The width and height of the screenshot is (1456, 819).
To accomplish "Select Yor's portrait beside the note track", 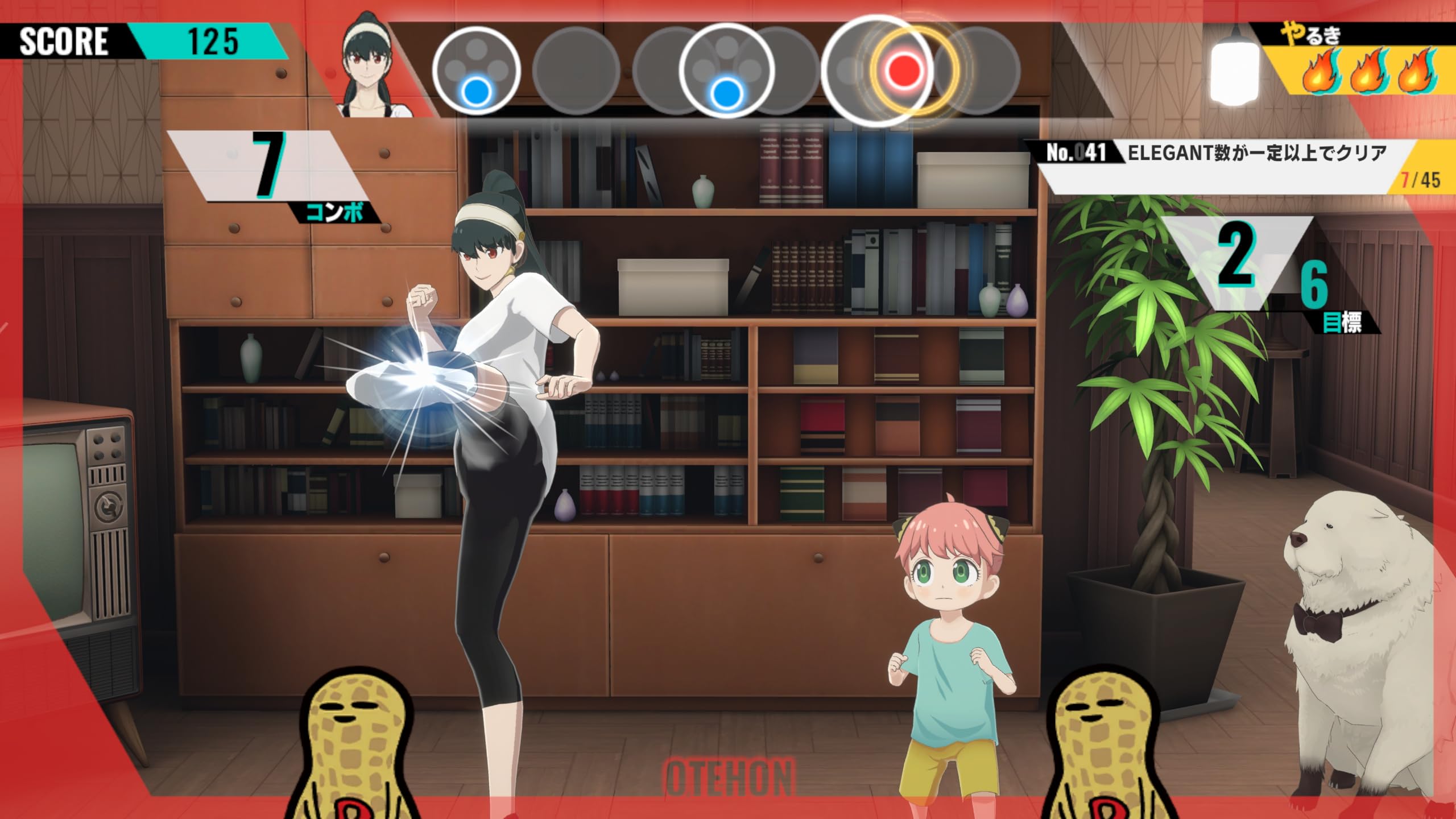I will click(x=374, y=68).
